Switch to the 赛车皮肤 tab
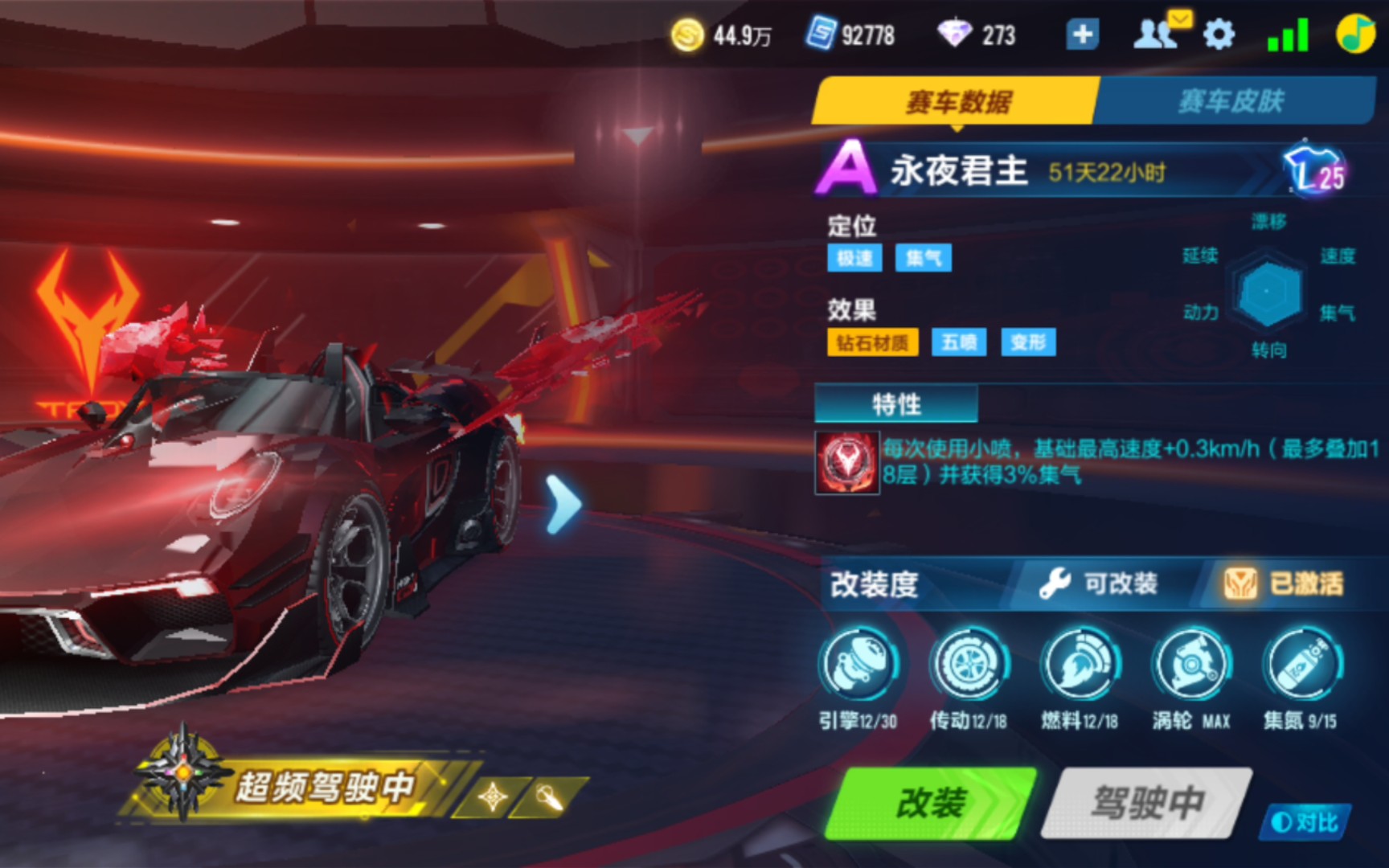 pyautogui.click(x=1230, y=100)
